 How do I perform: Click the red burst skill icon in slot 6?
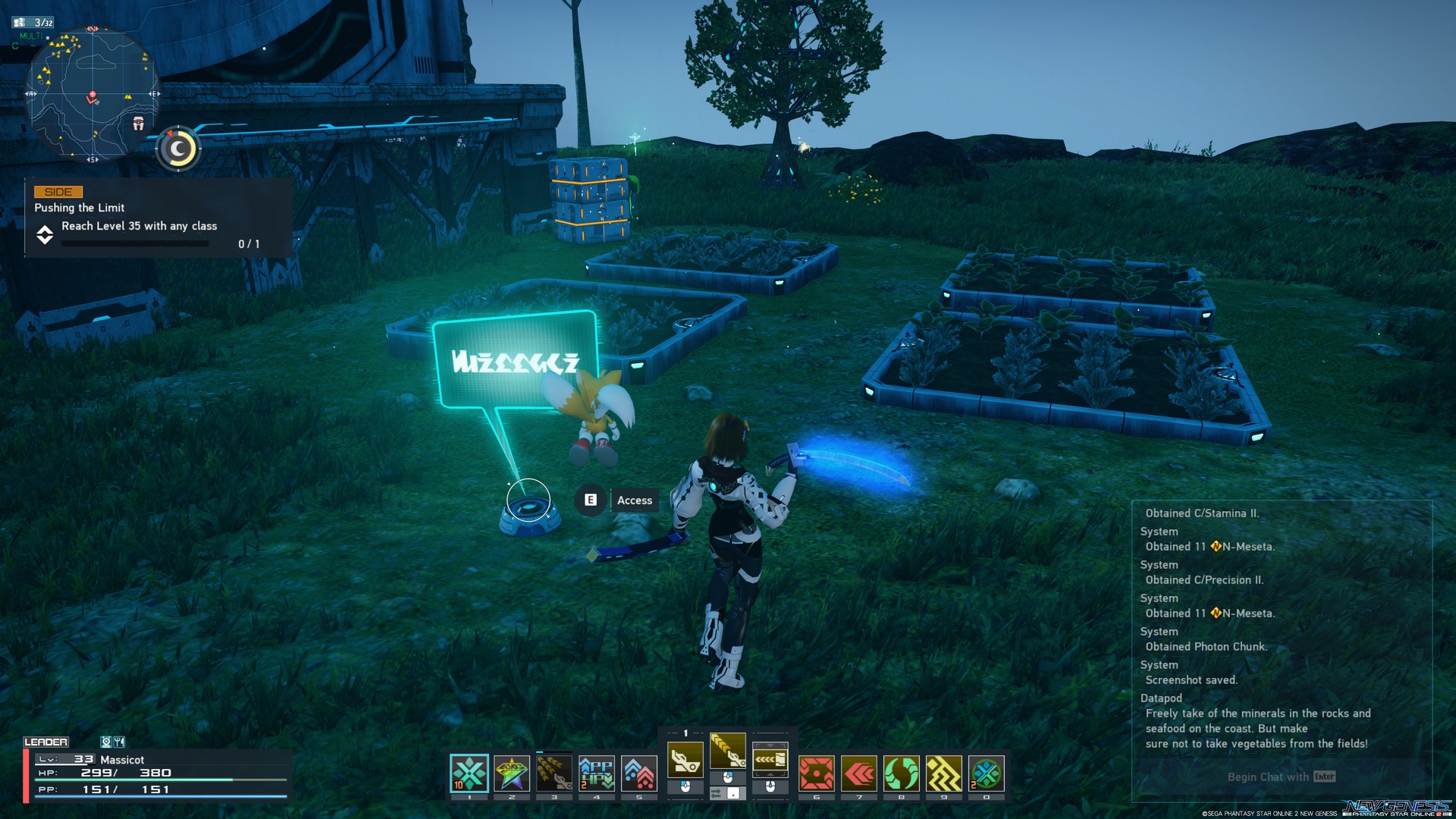[x=816, y=773]
